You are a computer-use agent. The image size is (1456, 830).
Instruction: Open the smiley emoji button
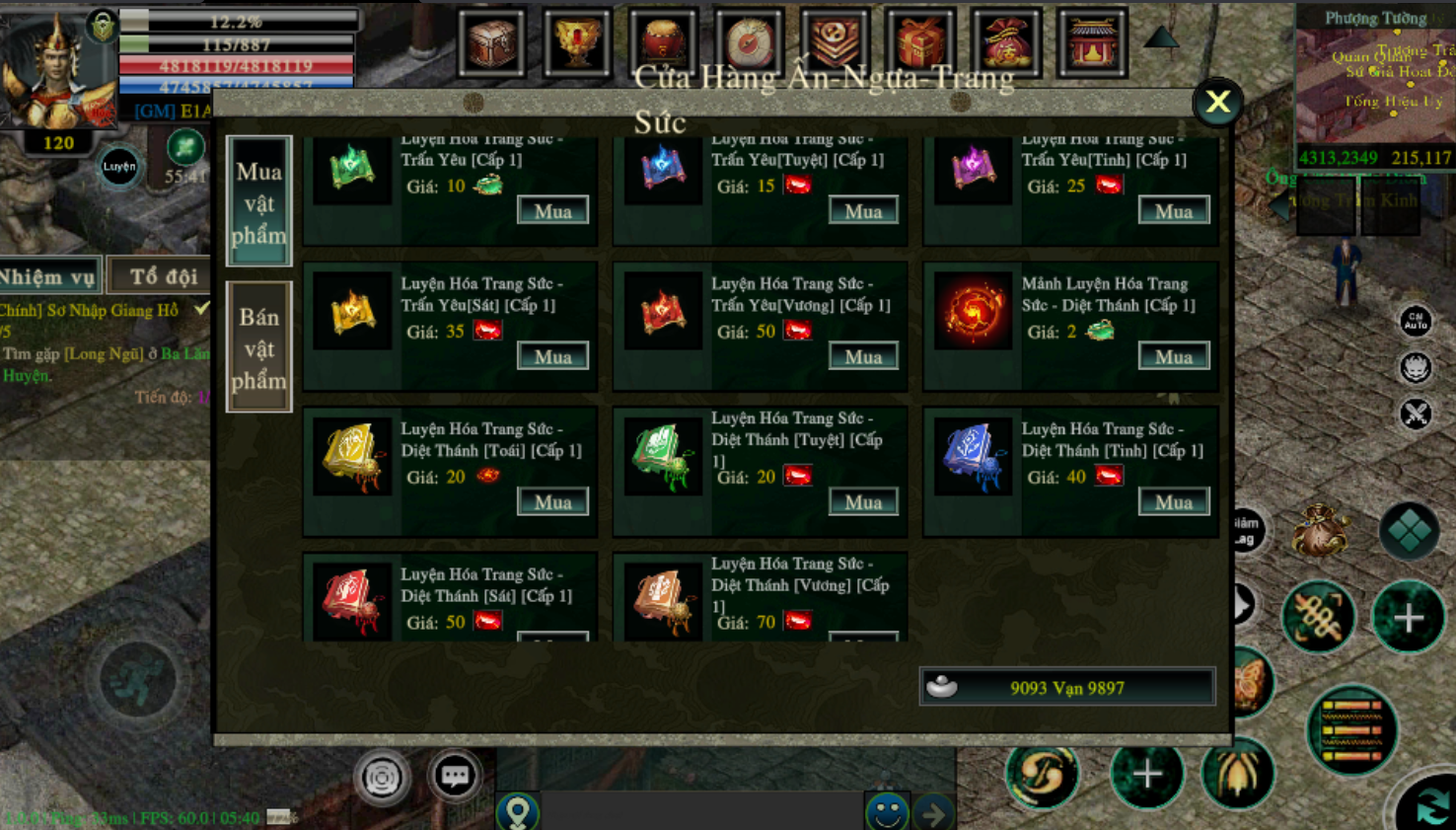coord(886,812)
